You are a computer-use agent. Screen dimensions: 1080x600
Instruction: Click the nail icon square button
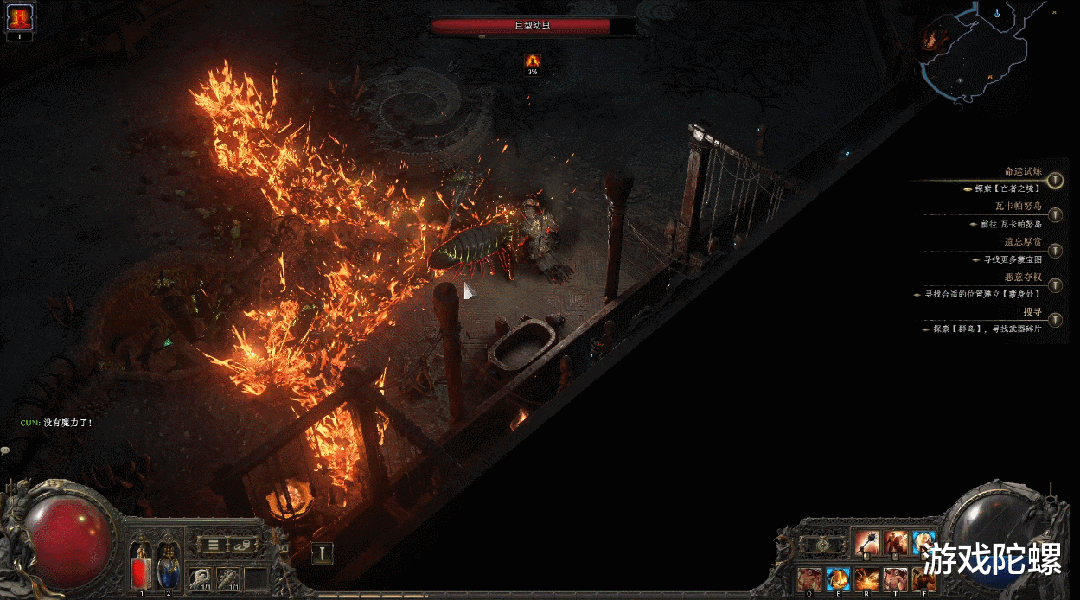click(322, 553)
